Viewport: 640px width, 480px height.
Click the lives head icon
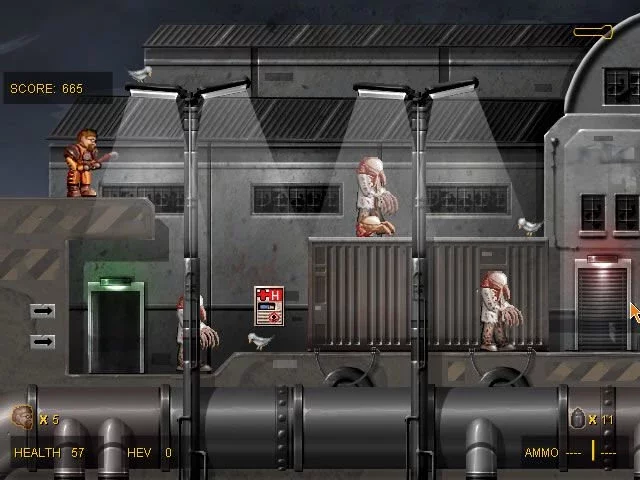click(22, 417)
